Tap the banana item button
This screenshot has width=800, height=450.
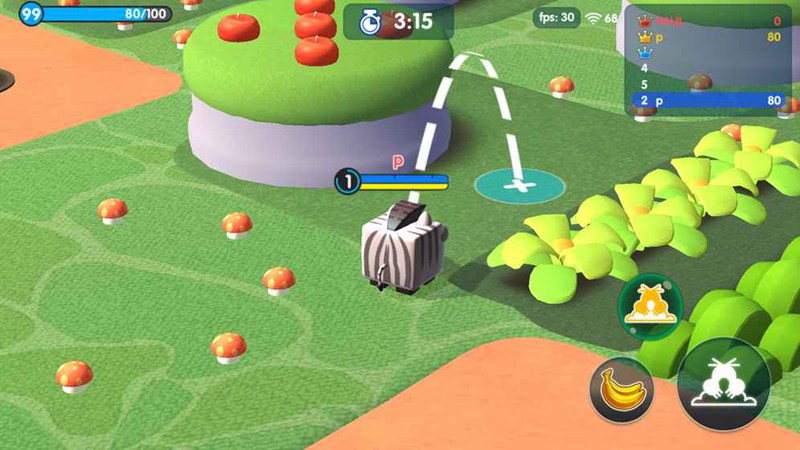pos(621,388)
